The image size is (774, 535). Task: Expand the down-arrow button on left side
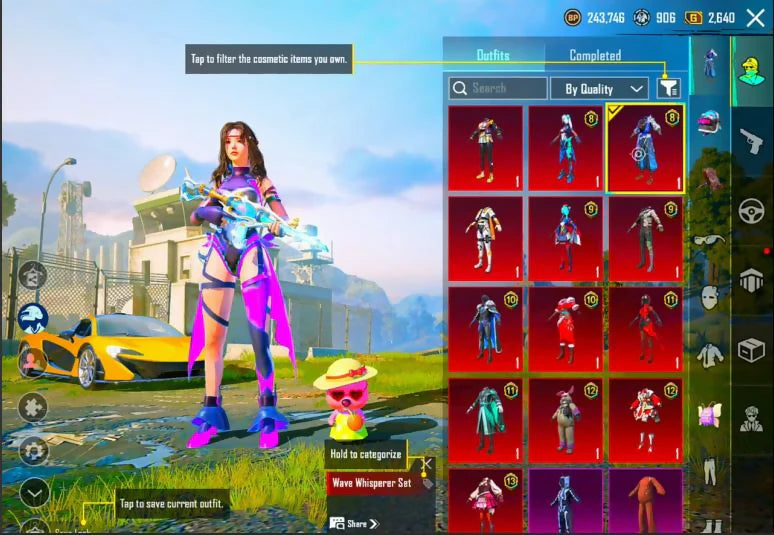click(x=33, y=493)
